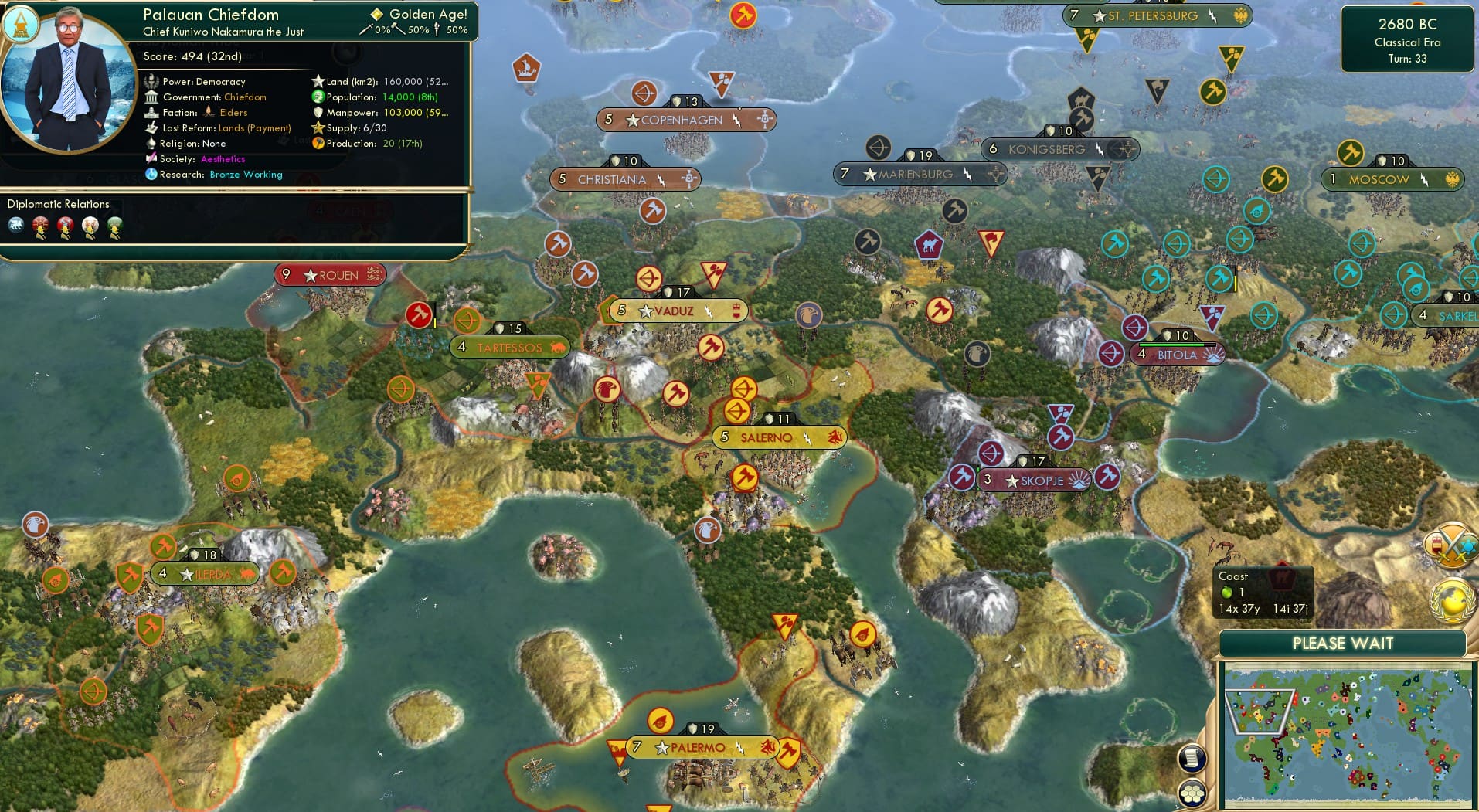Click the Production hammer icon in leader panel
Screen dimensions: 1479x812
click(316, 144)
